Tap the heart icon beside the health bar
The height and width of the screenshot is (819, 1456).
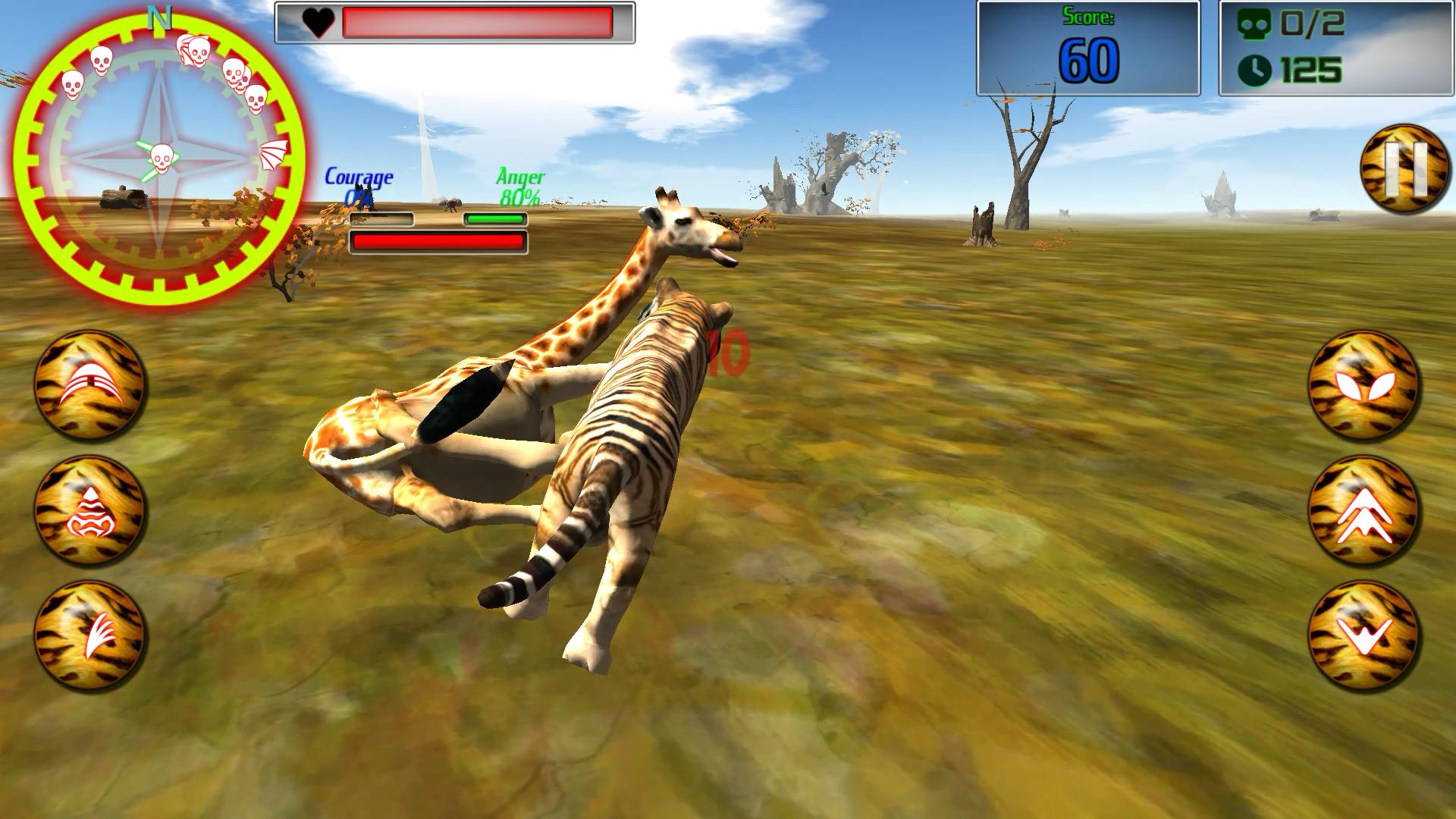[319, 23]
